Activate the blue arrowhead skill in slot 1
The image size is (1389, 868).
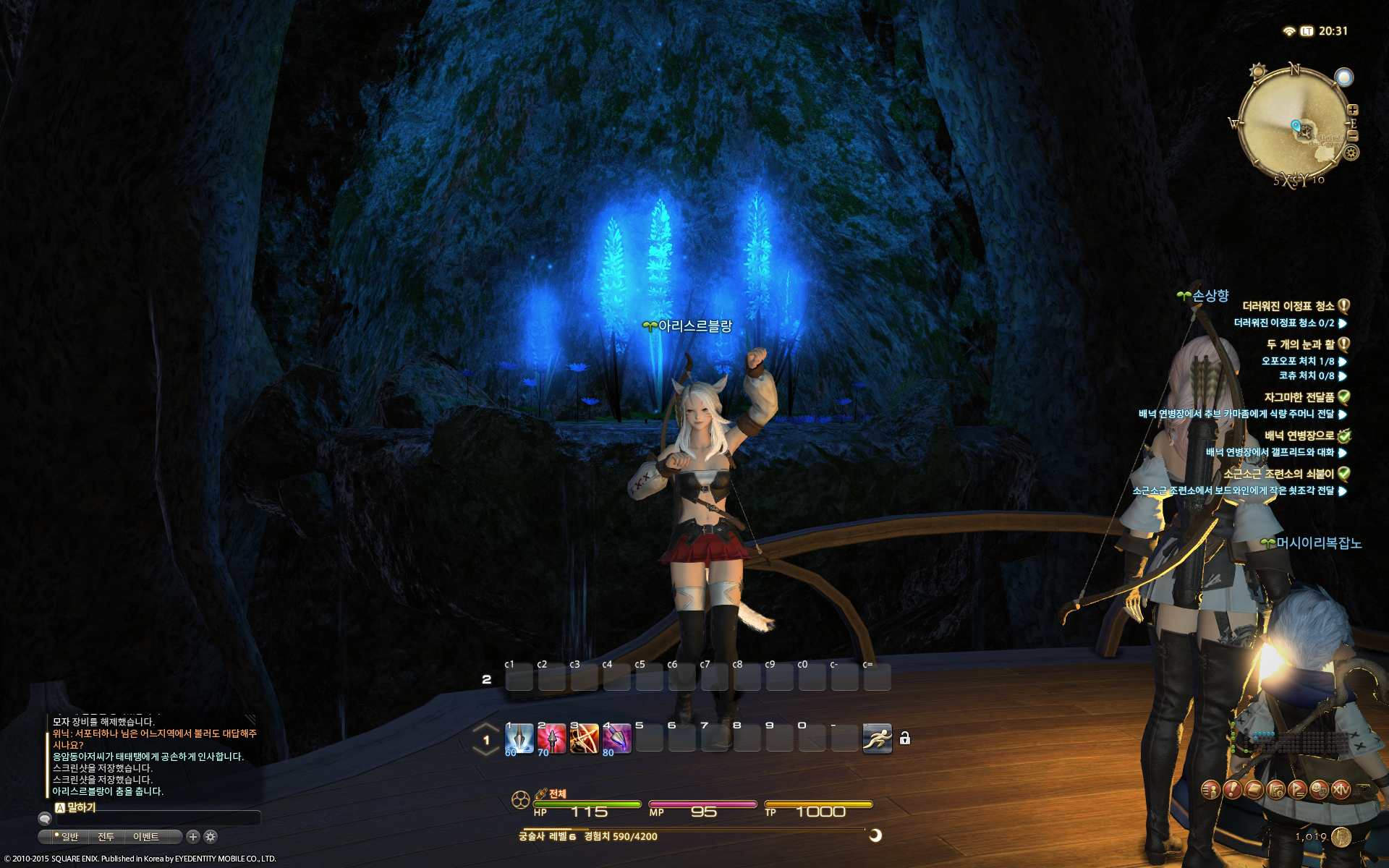tap(519, 739)
